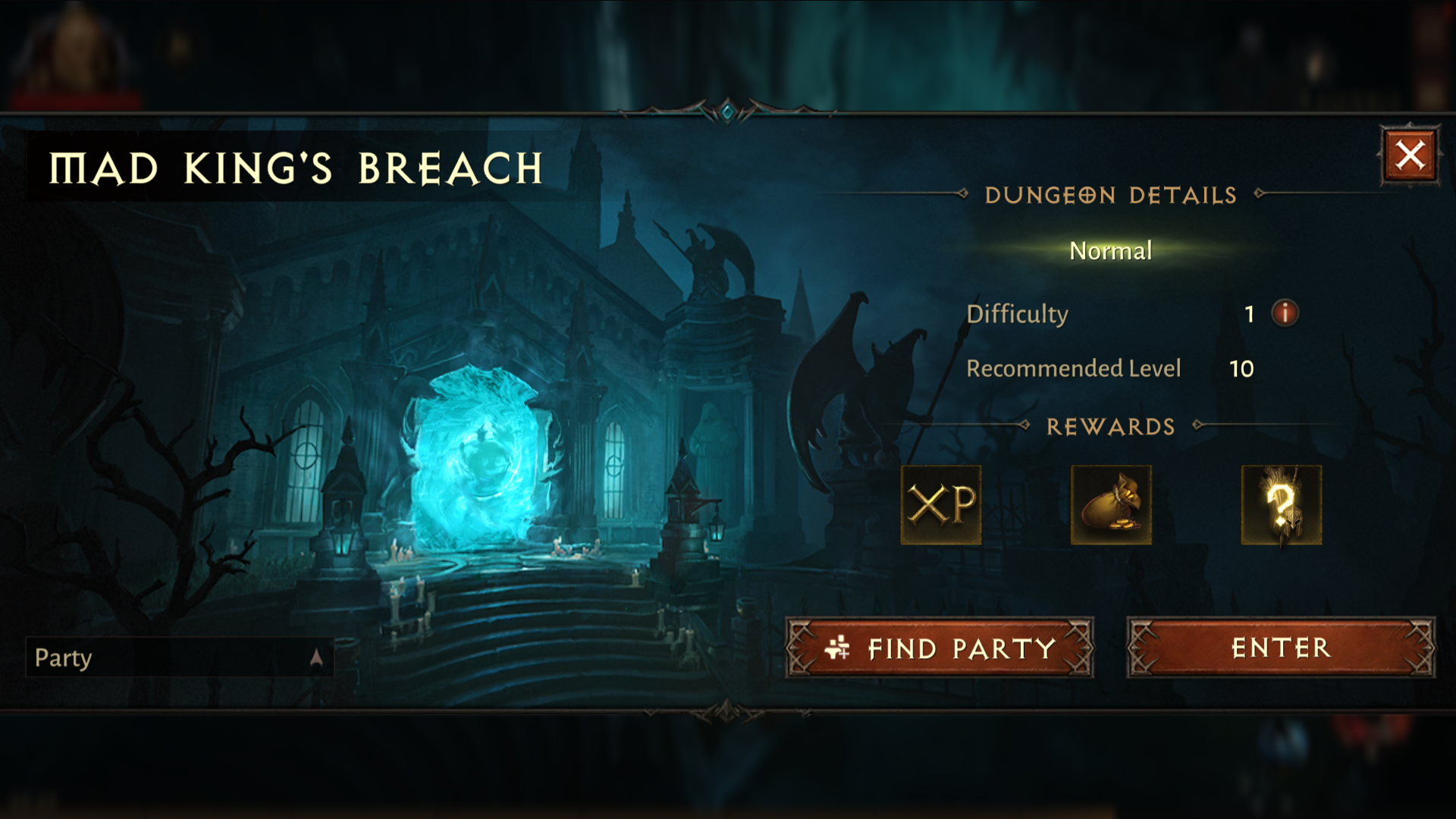Open the Party list
This screenshot has width=1456, height=819.
coord(64,659)
